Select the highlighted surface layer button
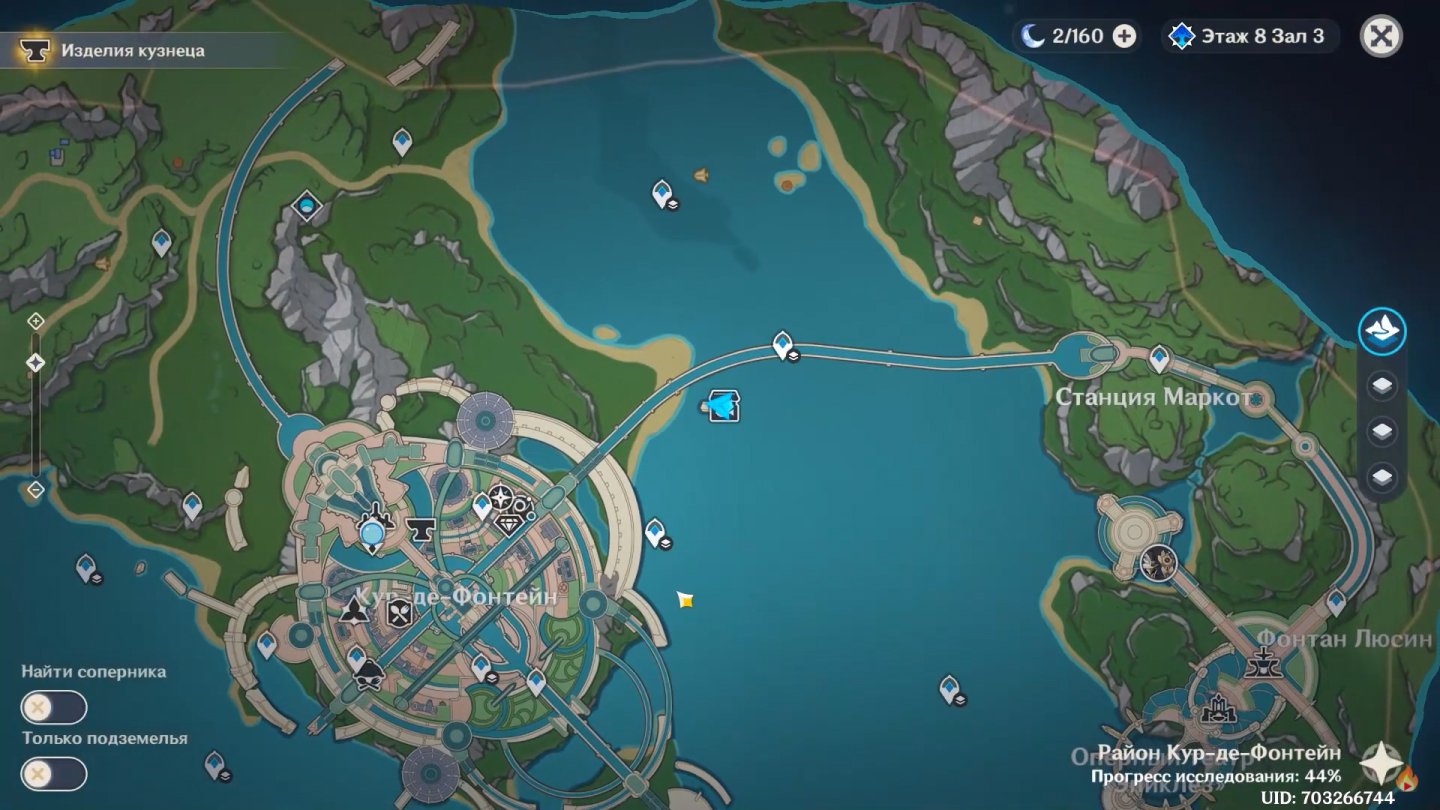The width and height of the screenshot is (1440, 810). point(1382,332)
